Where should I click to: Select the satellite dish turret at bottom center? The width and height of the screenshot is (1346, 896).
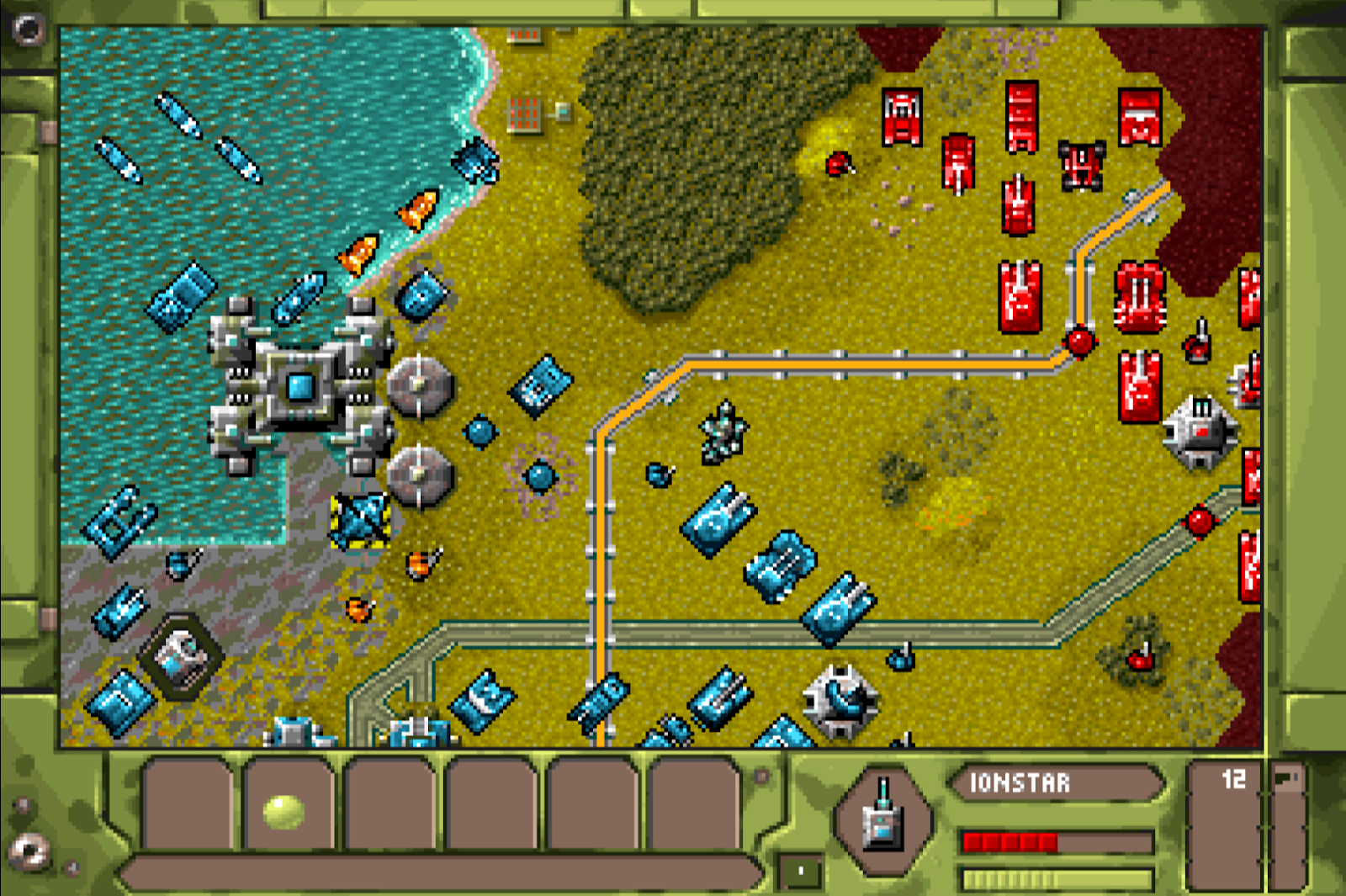tap(837, 698)
